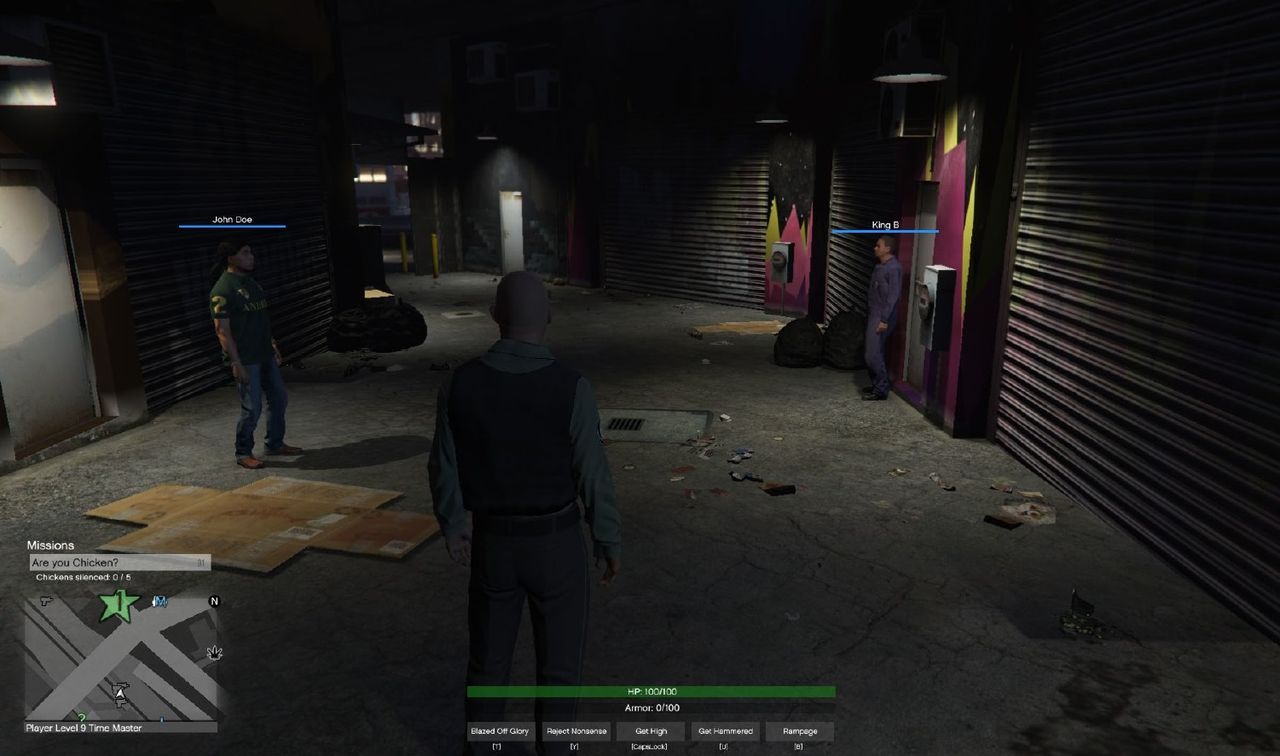Start a Rampage with the Rampage button
Image resolution: width=1280 pixels, height=756 pixels.
(799, 731)
